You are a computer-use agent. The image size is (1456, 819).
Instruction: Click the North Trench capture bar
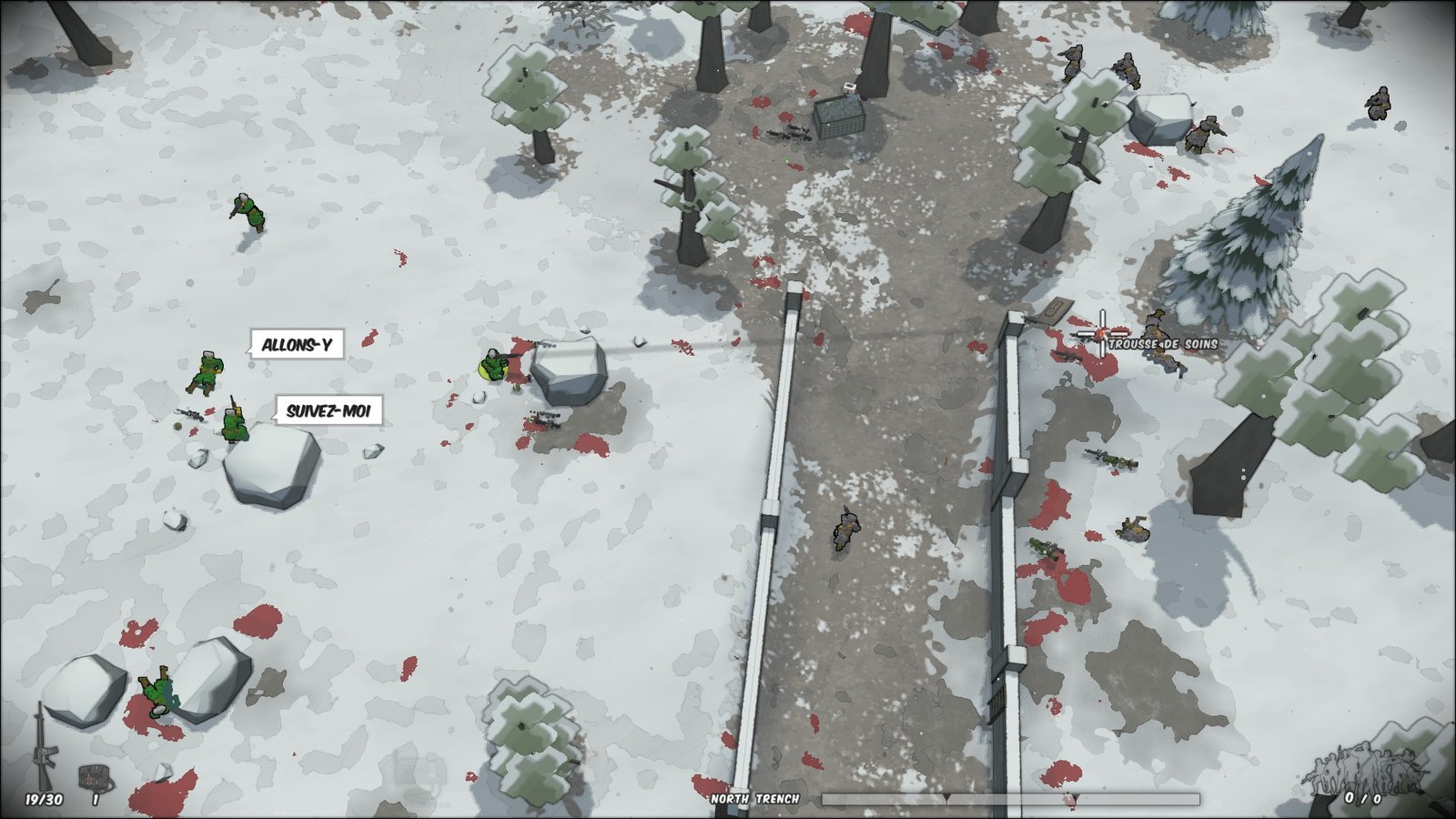click(1009, 800)
